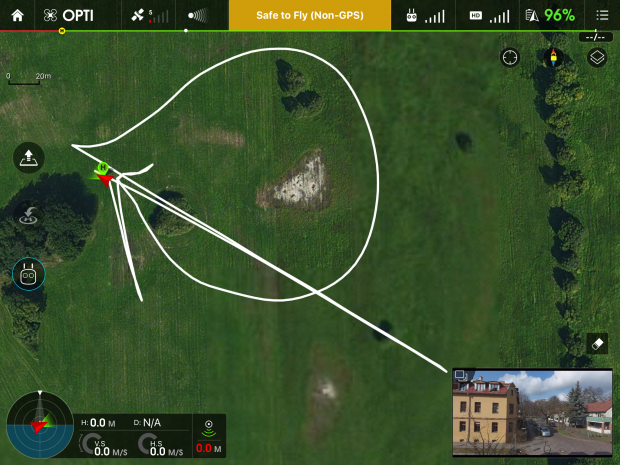This screenshot has width=620, height=465.
Task: Open the home screen via house icon
Action: (x=17, y=16)
